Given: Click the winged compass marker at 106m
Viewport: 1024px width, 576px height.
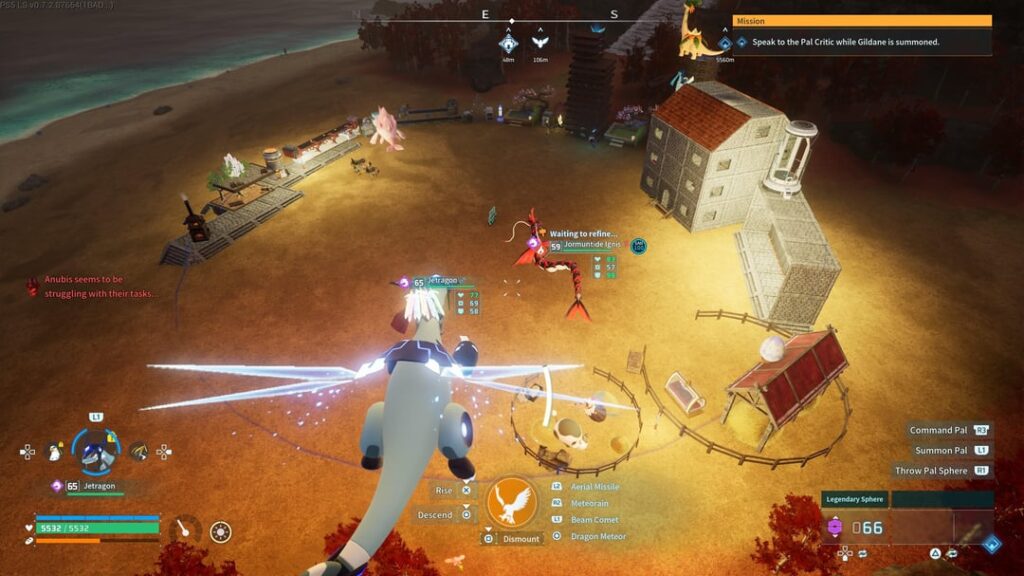Looking at the screenshot, I should [540, 43].
